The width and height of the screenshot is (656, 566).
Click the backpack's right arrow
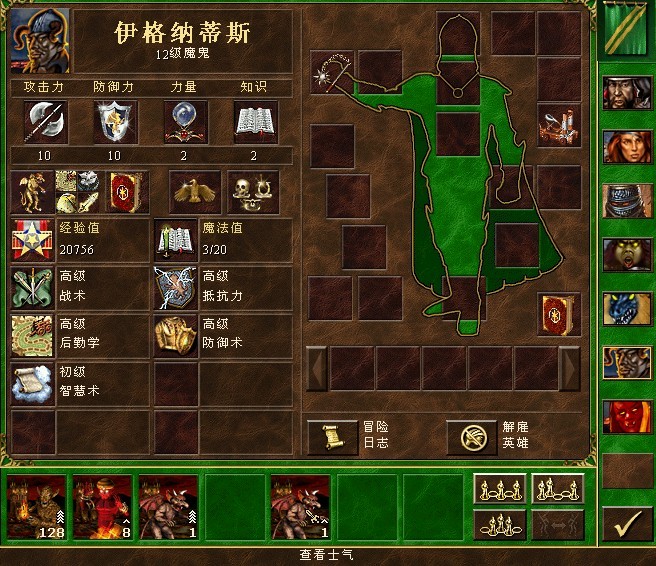pos(569,367)
